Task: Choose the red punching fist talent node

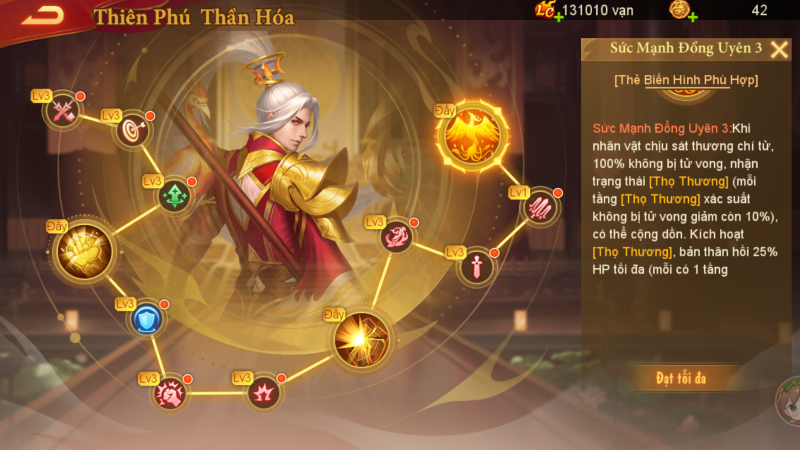Action: point(169,393)
